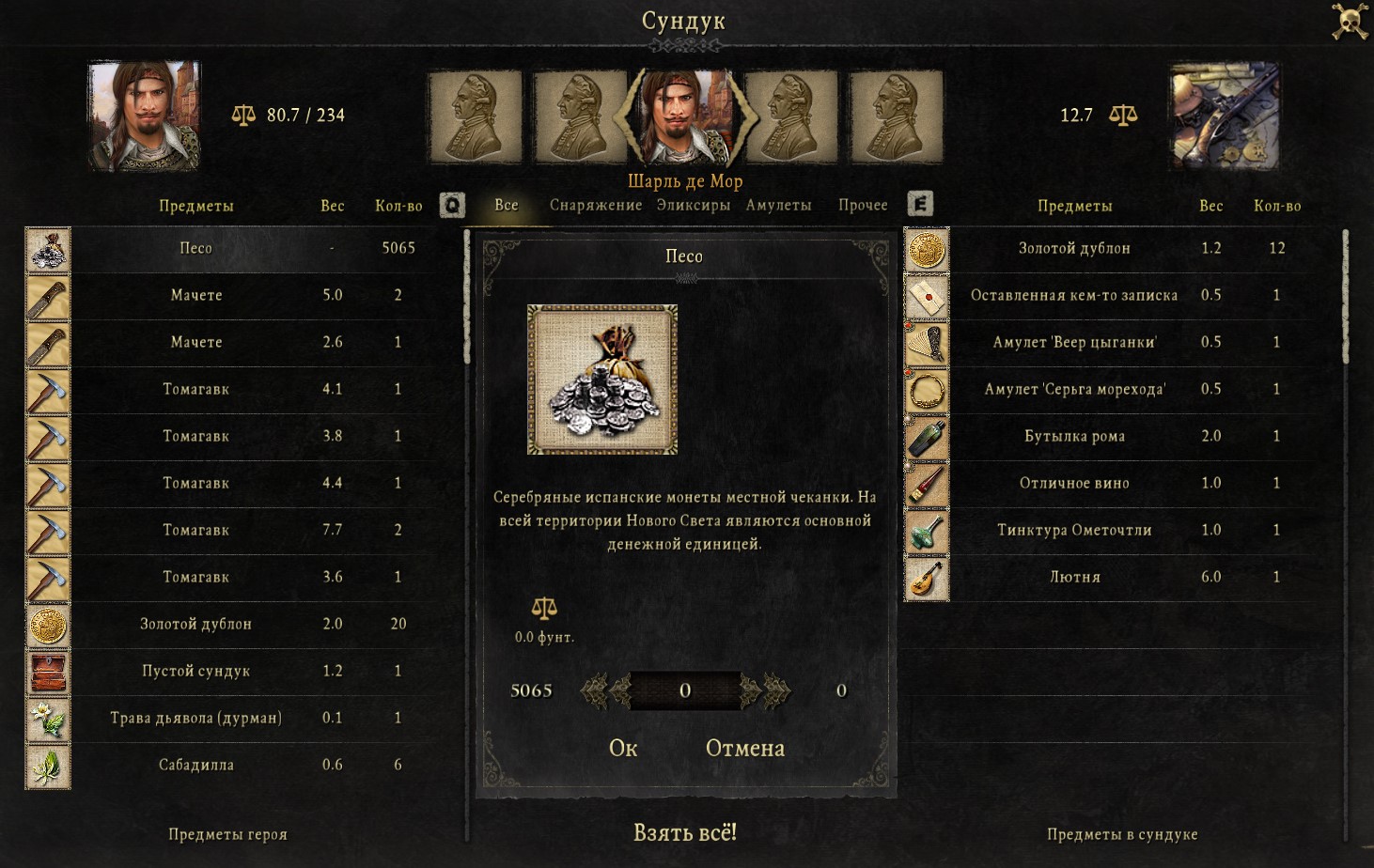
Task: Close the chest screen via skull icon
Action: [x=1350, y=21]
